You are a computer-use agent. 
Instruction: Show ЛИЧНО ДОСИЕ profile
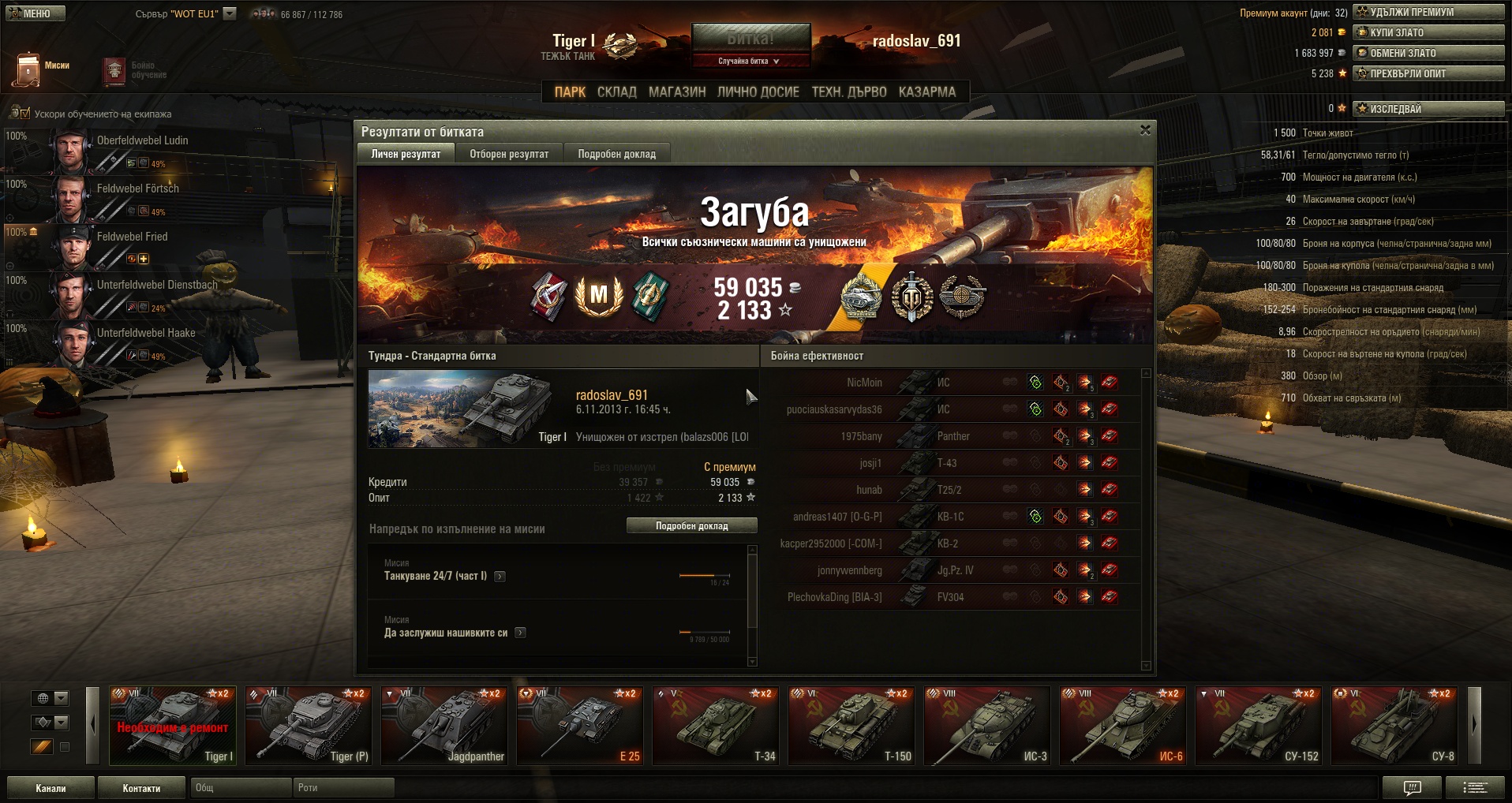pos(758,92)
